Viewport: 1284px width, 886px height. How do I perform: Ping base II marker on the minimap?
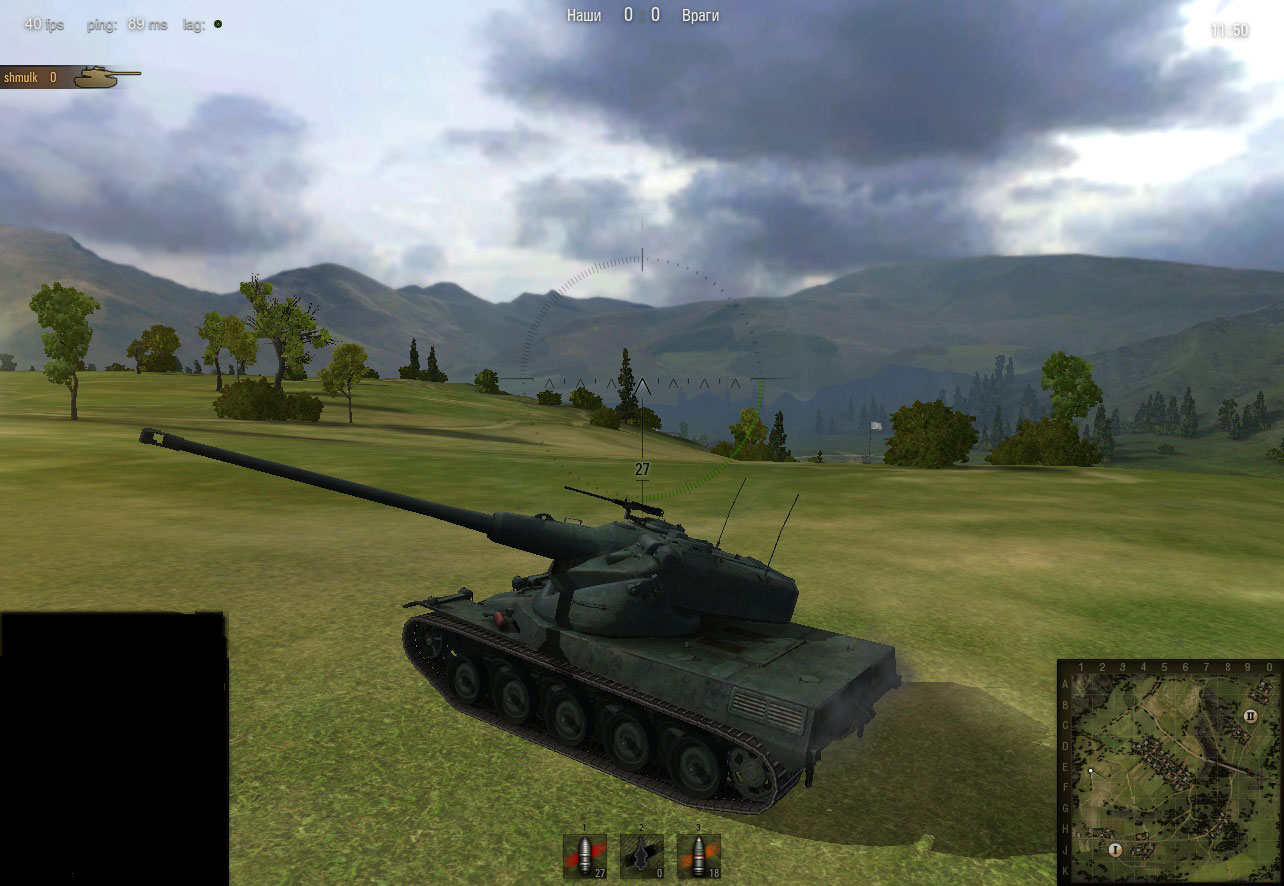[x=1250, y=716]
